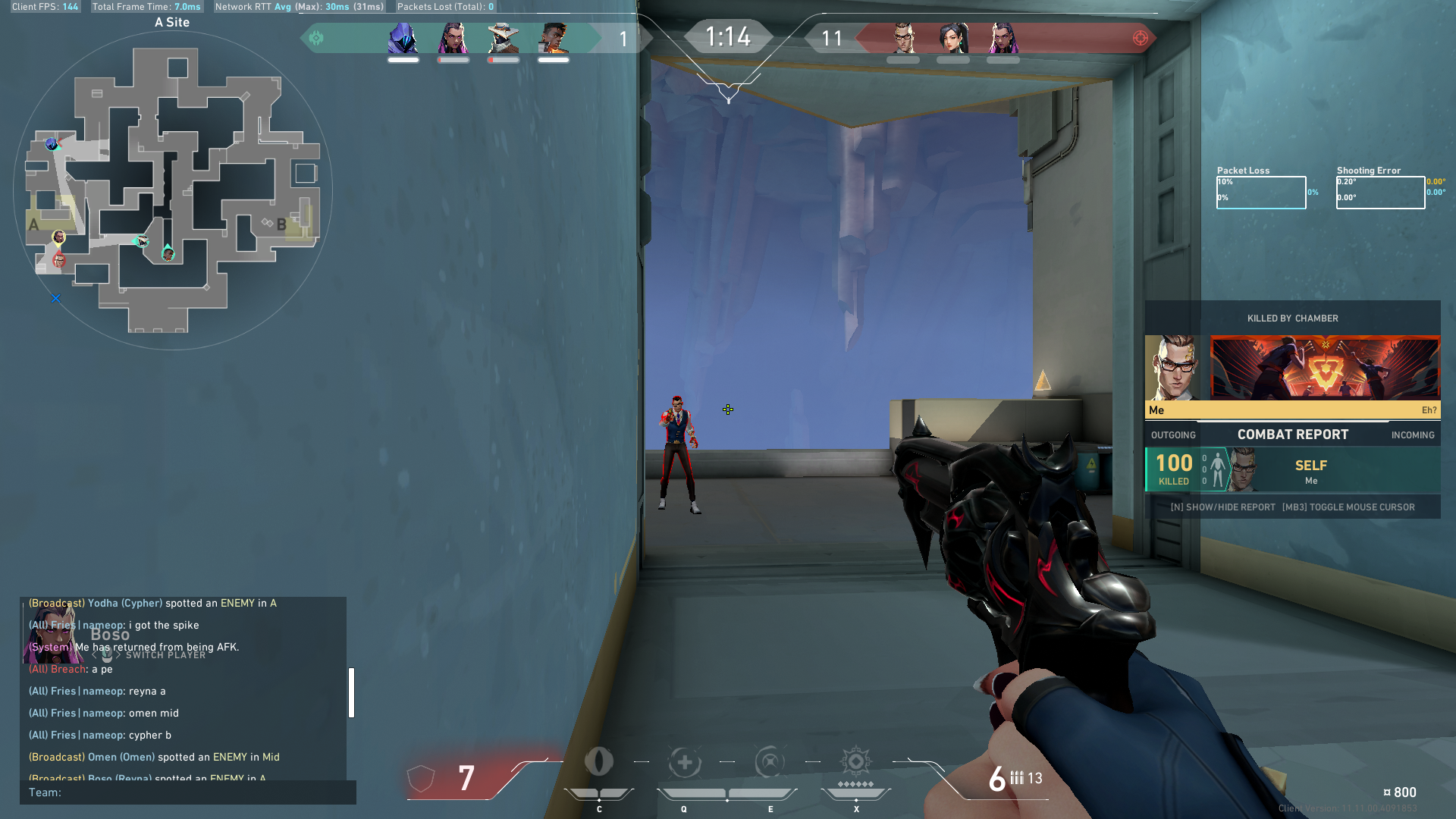Select Cypher's portrait in the top scoreboard

(504, 36)
